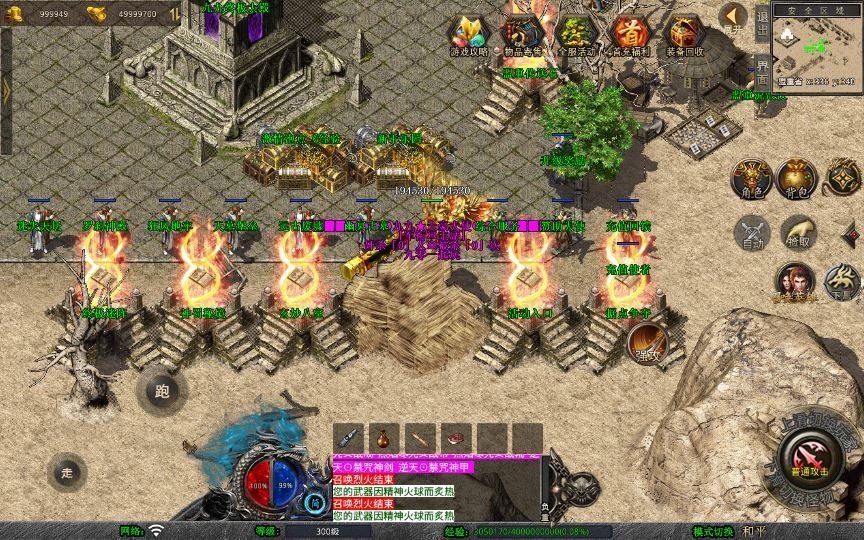
Task: Tap the 拾取 pickup hand button
Action: point(797,232)
